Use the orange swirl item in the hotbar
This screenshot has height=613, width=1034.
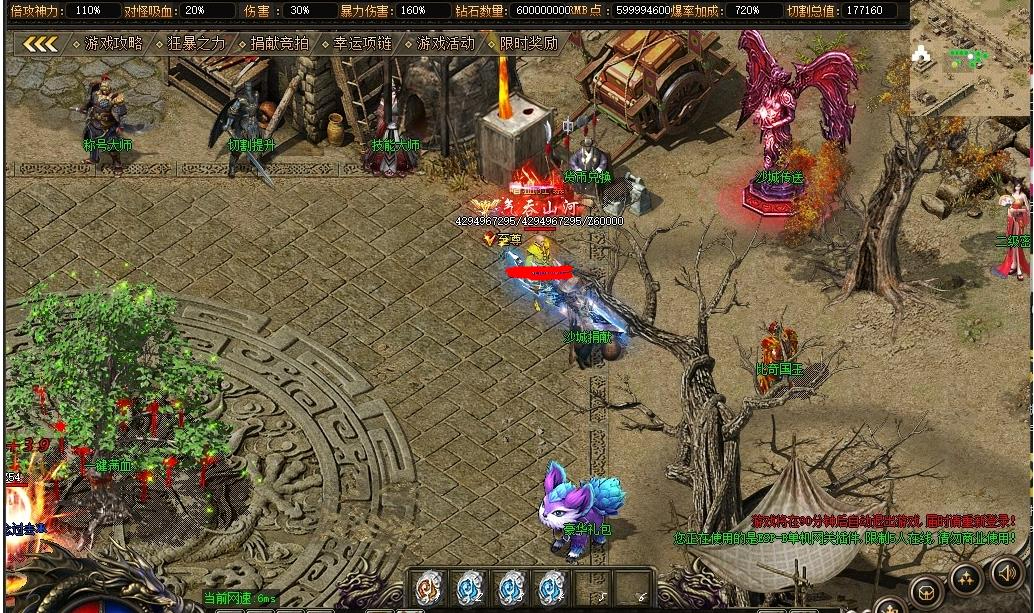[x=430, y=587]
